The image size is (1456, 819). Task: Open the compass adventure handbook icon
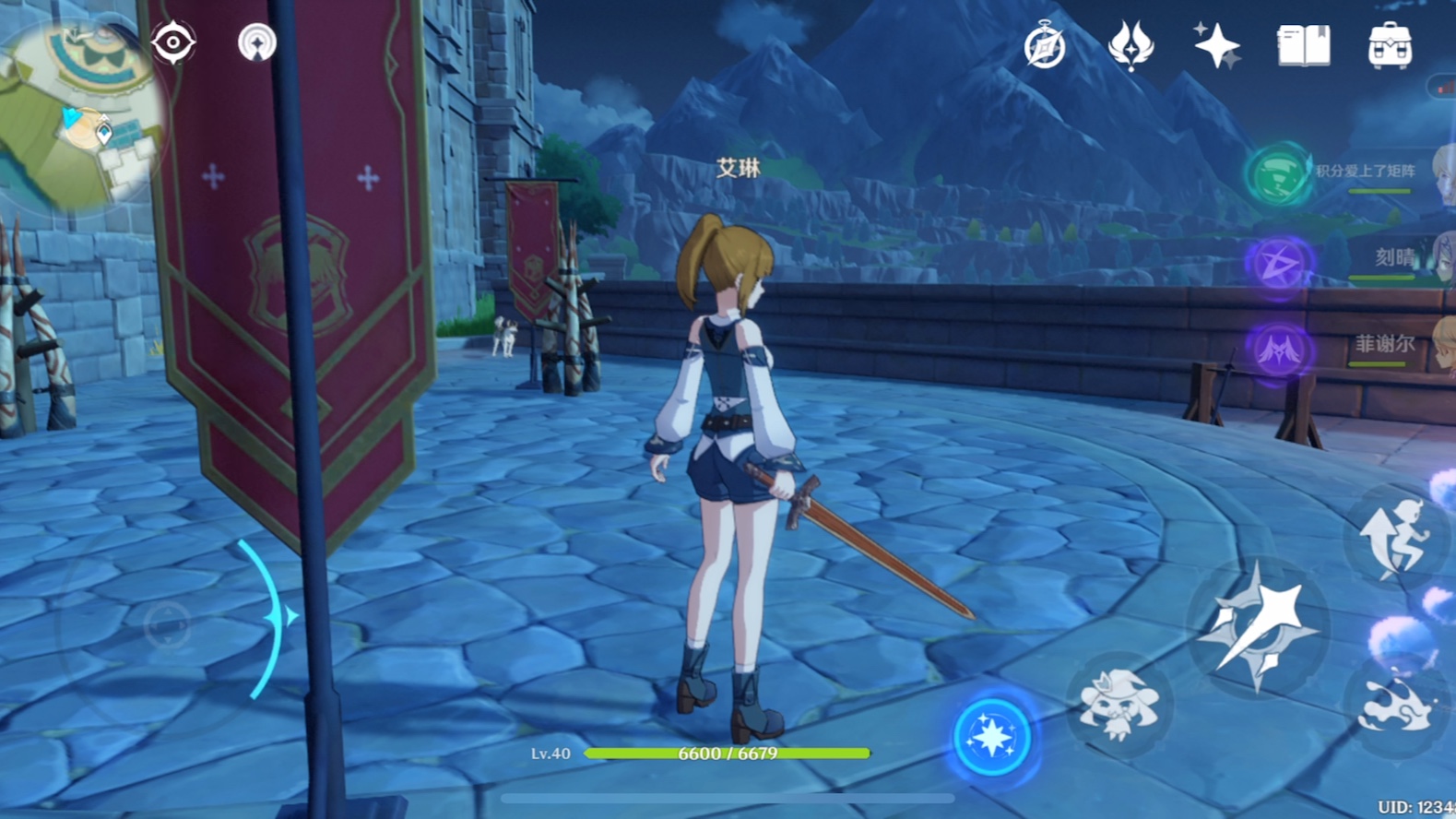pos(1044,46)
